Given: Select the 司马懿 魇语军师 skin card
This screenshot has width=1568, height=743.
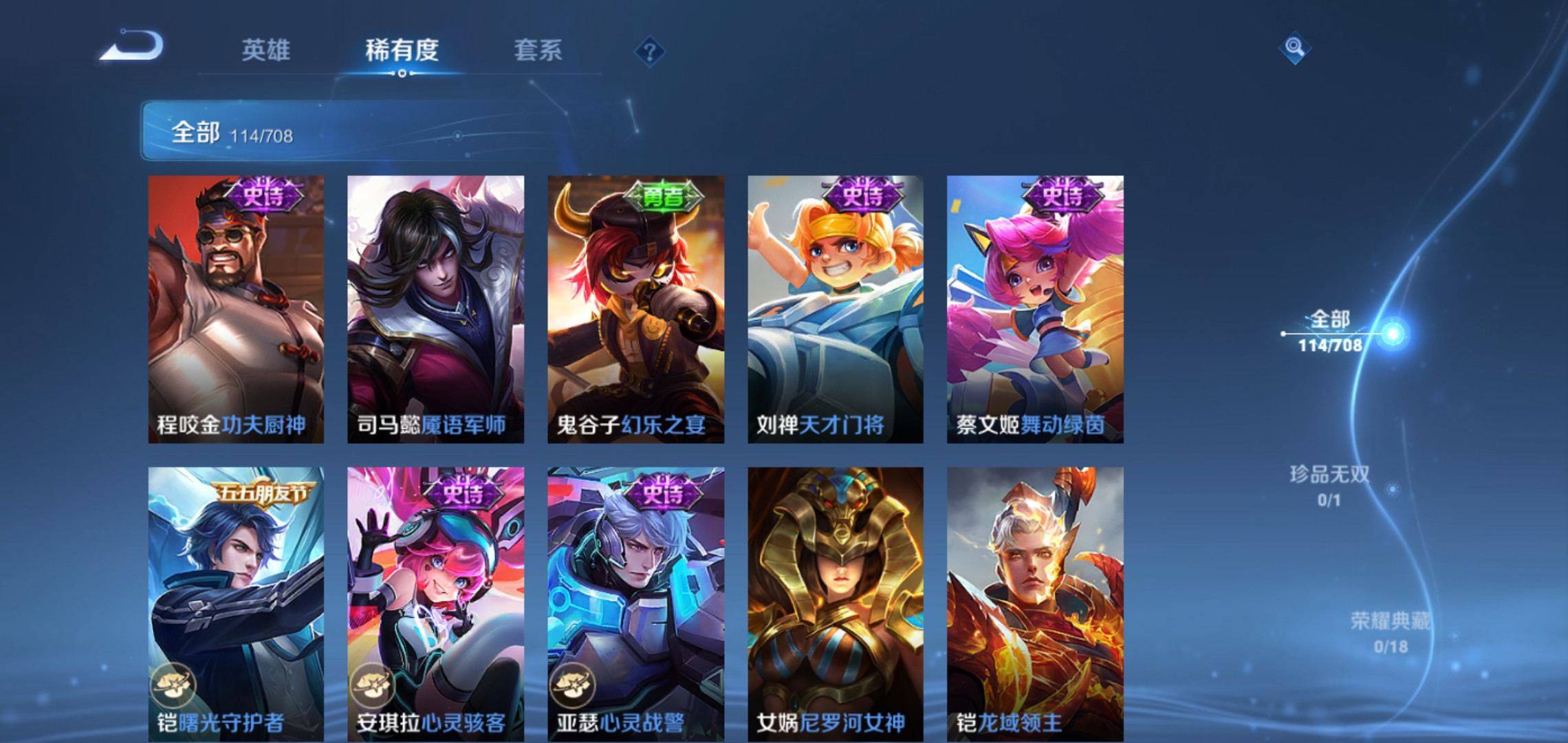Looking at the screenshot, I should click(x=435, y=309).
